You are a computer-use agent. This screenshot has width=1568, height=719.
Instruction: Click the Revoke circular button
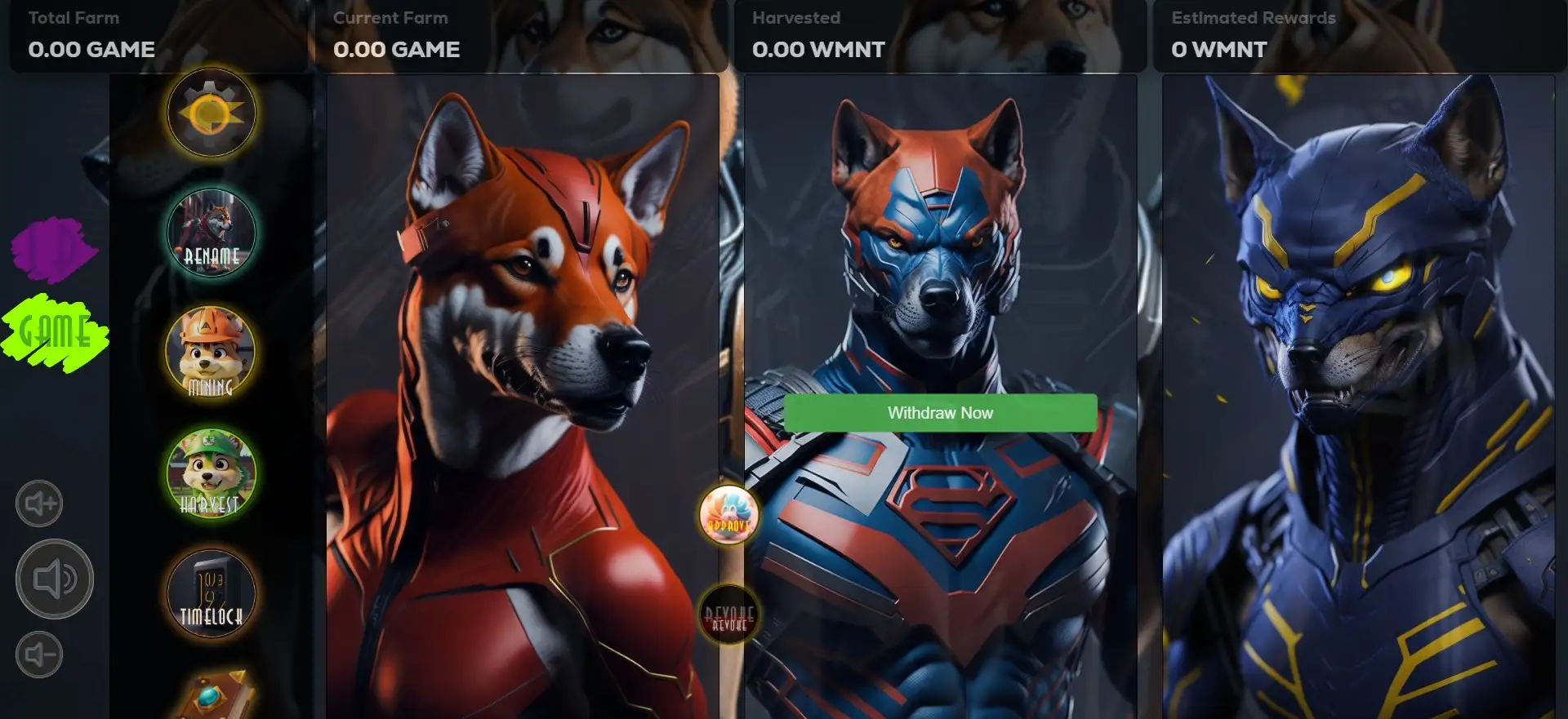[x=728, y=615]
